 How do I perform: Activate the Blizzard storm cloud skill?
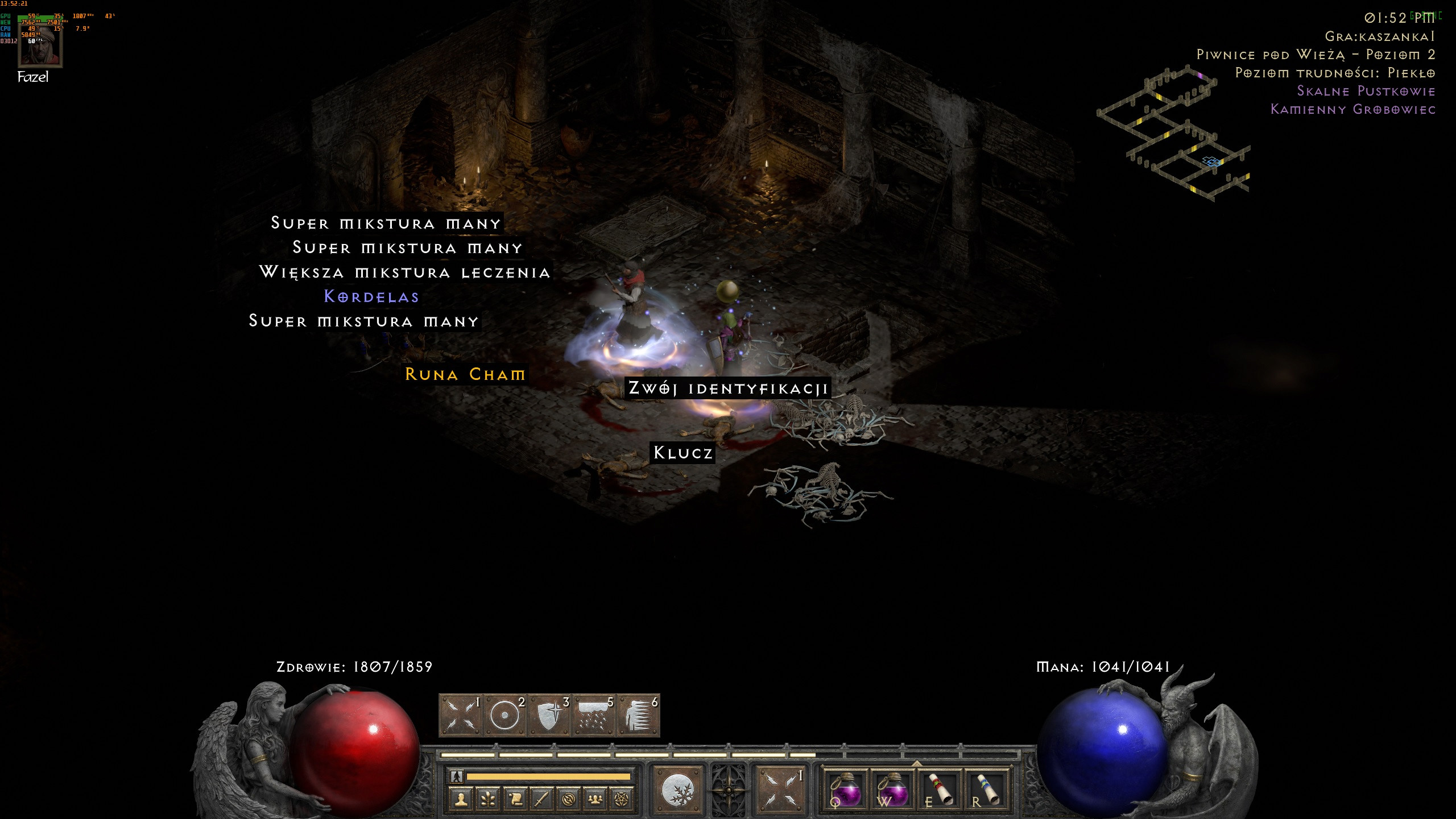pos(594,715)
